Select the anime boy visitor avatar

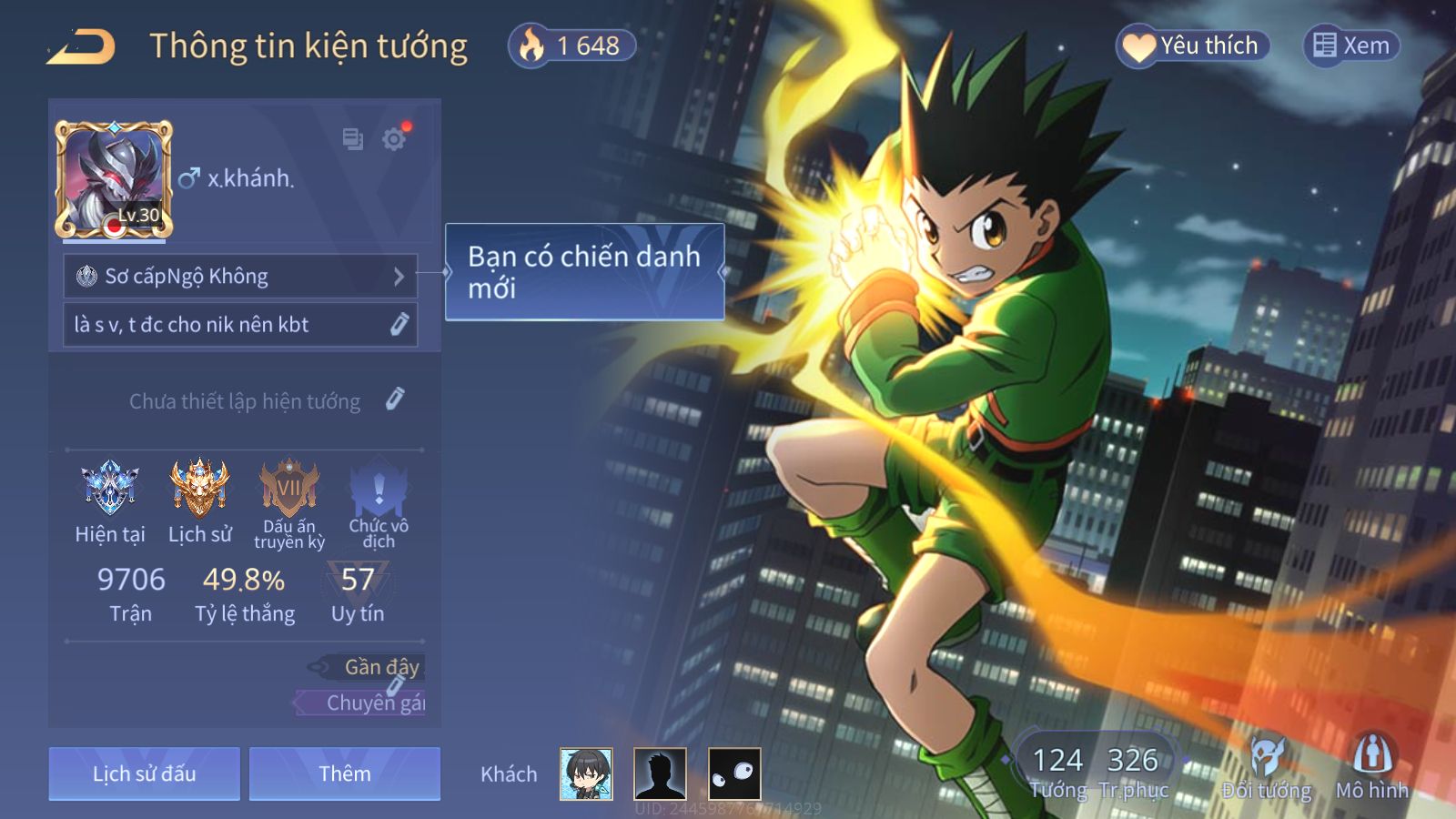click(x=586, y=774)
